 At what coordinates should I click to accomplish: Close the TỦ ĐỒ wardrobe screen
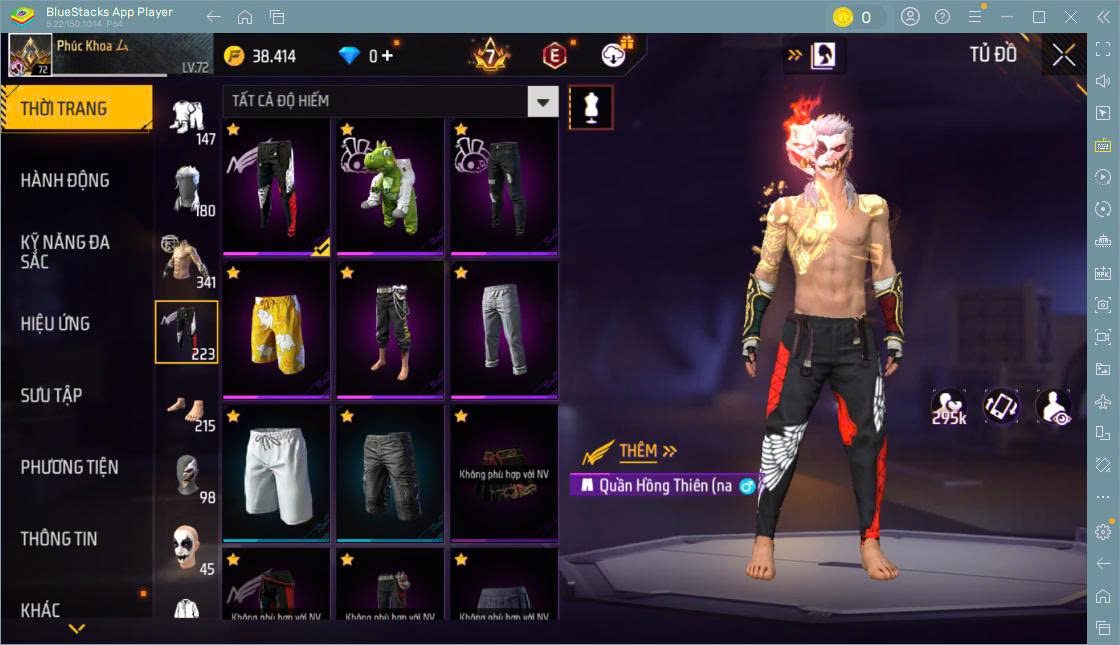click(x=1064, y=56)
